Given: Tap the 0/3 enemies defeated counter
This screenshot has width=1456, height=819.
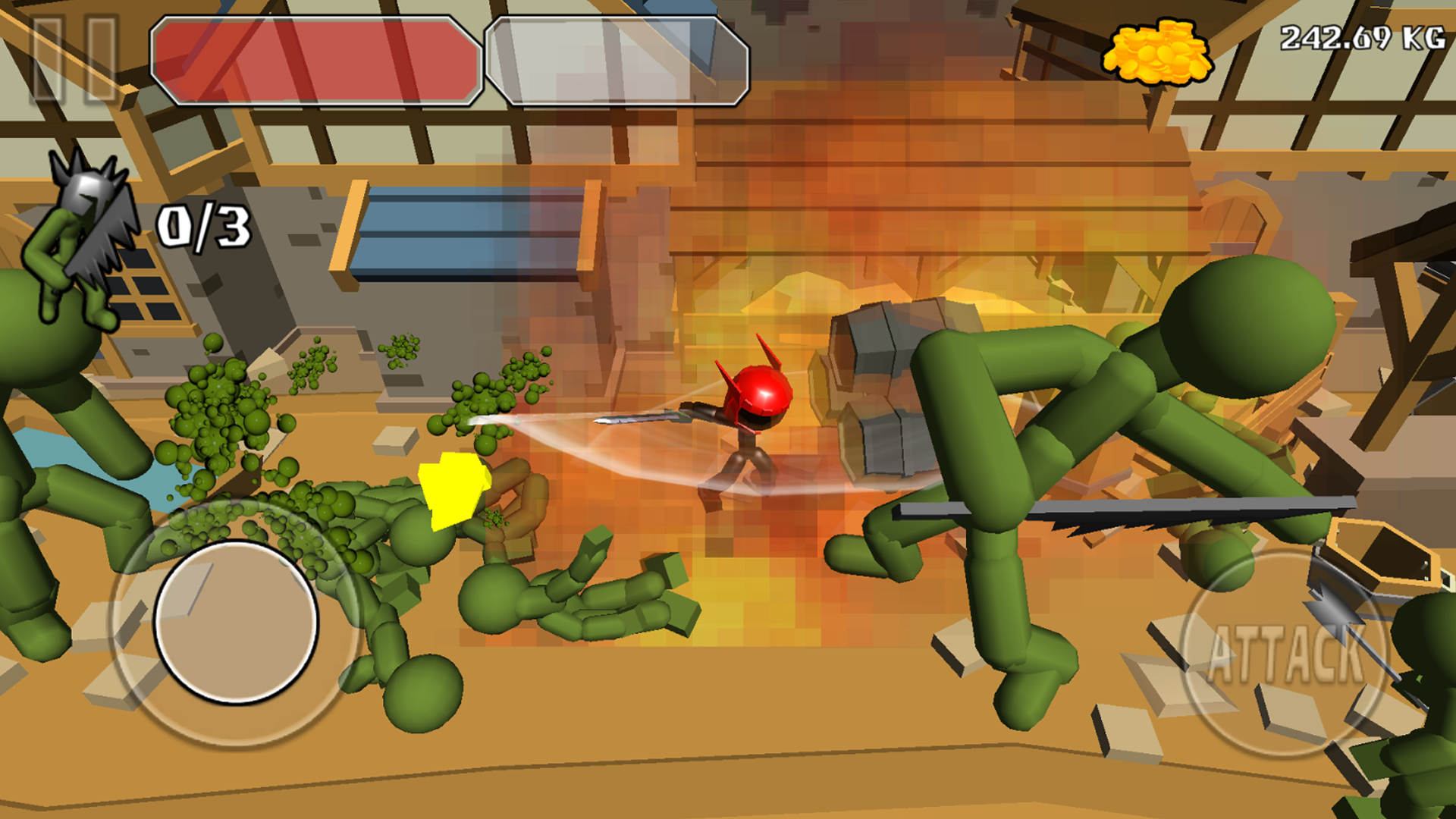Looking at the screenshot, I should tap(203, 227).
